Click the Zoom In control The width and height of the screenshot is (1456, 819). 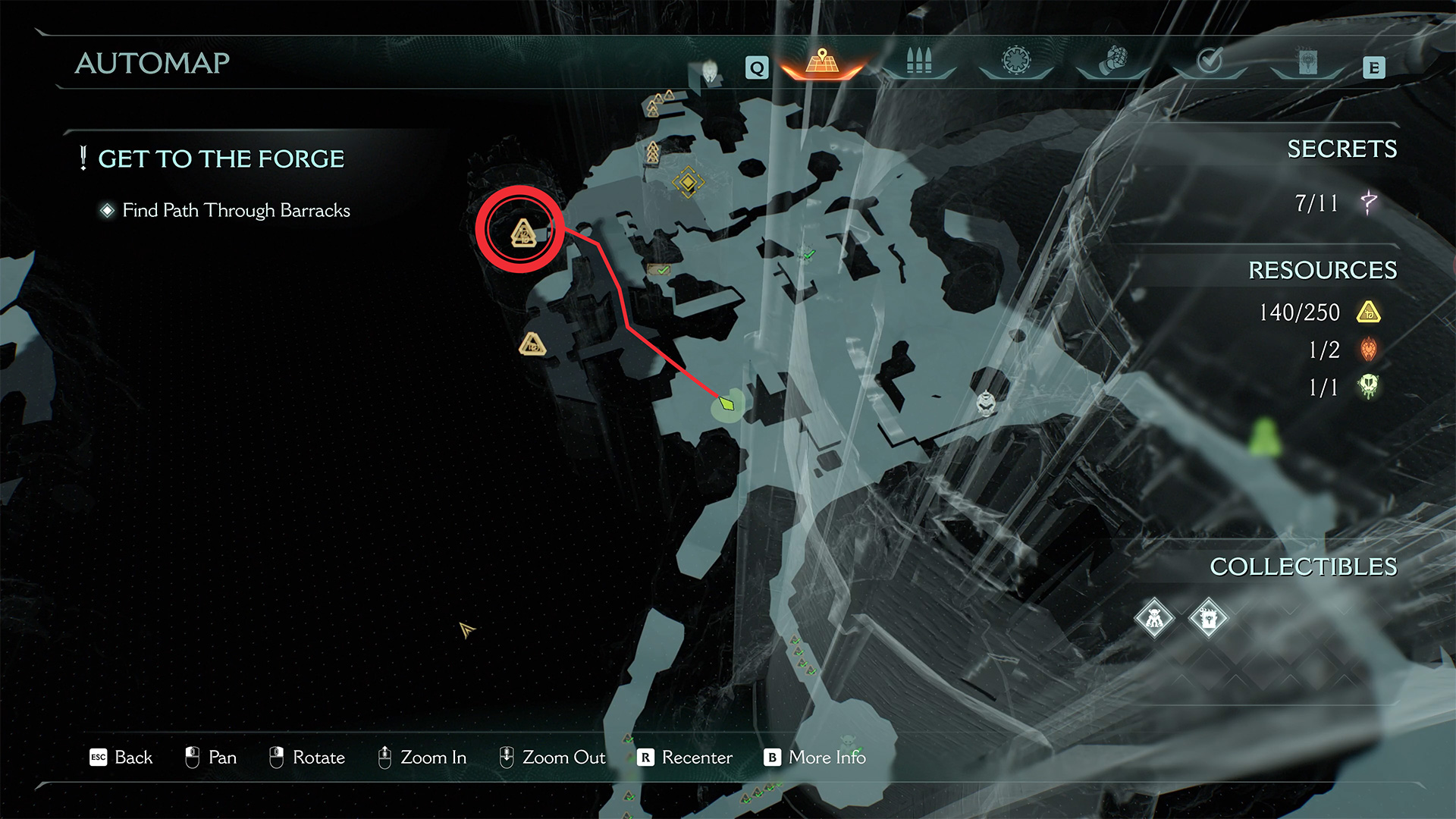coord(422,758)
